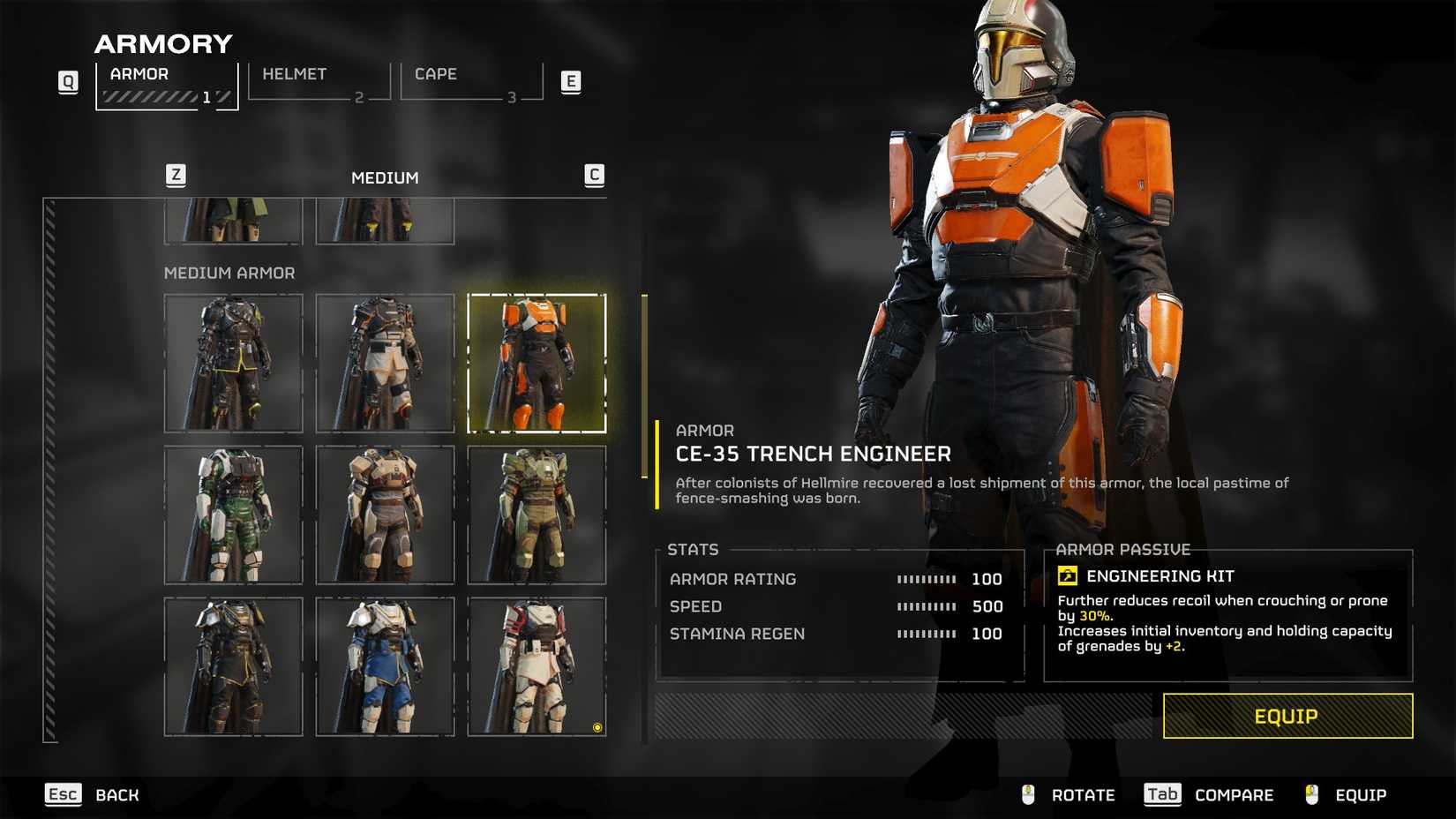Click the mouse icon beside Equip in bottom bar
Image resolution: width=1456 pixels, height=819 pixels.
[x=1311, y=794]
